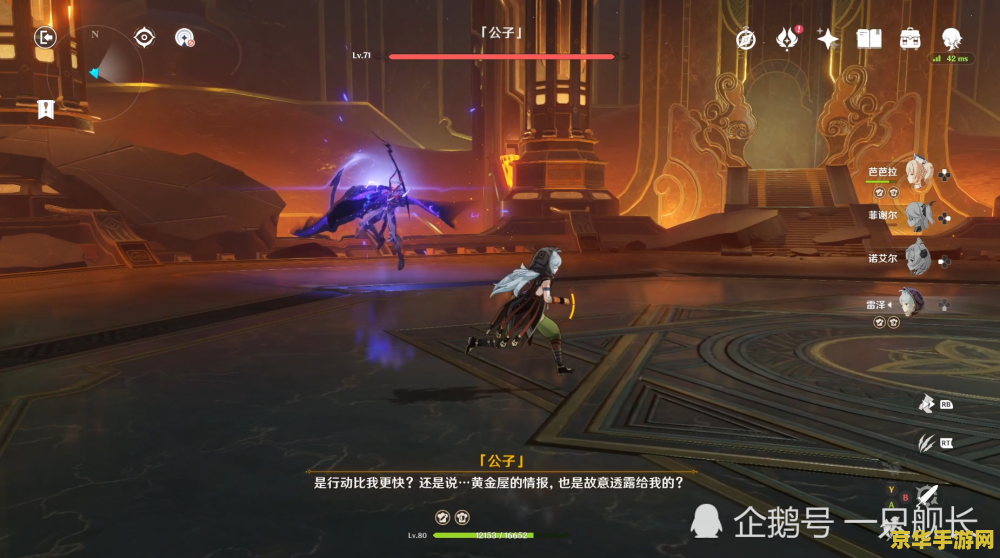Viewport: 1000px width, 558px height.
Task: Switch to party member 诺艾尔
Action: [918, 257]
